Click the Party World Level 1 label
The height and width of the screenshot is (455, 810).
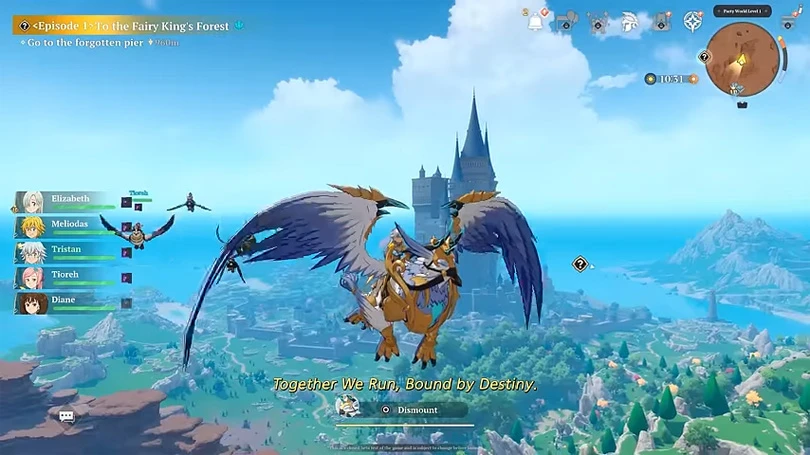click(742, 11)
